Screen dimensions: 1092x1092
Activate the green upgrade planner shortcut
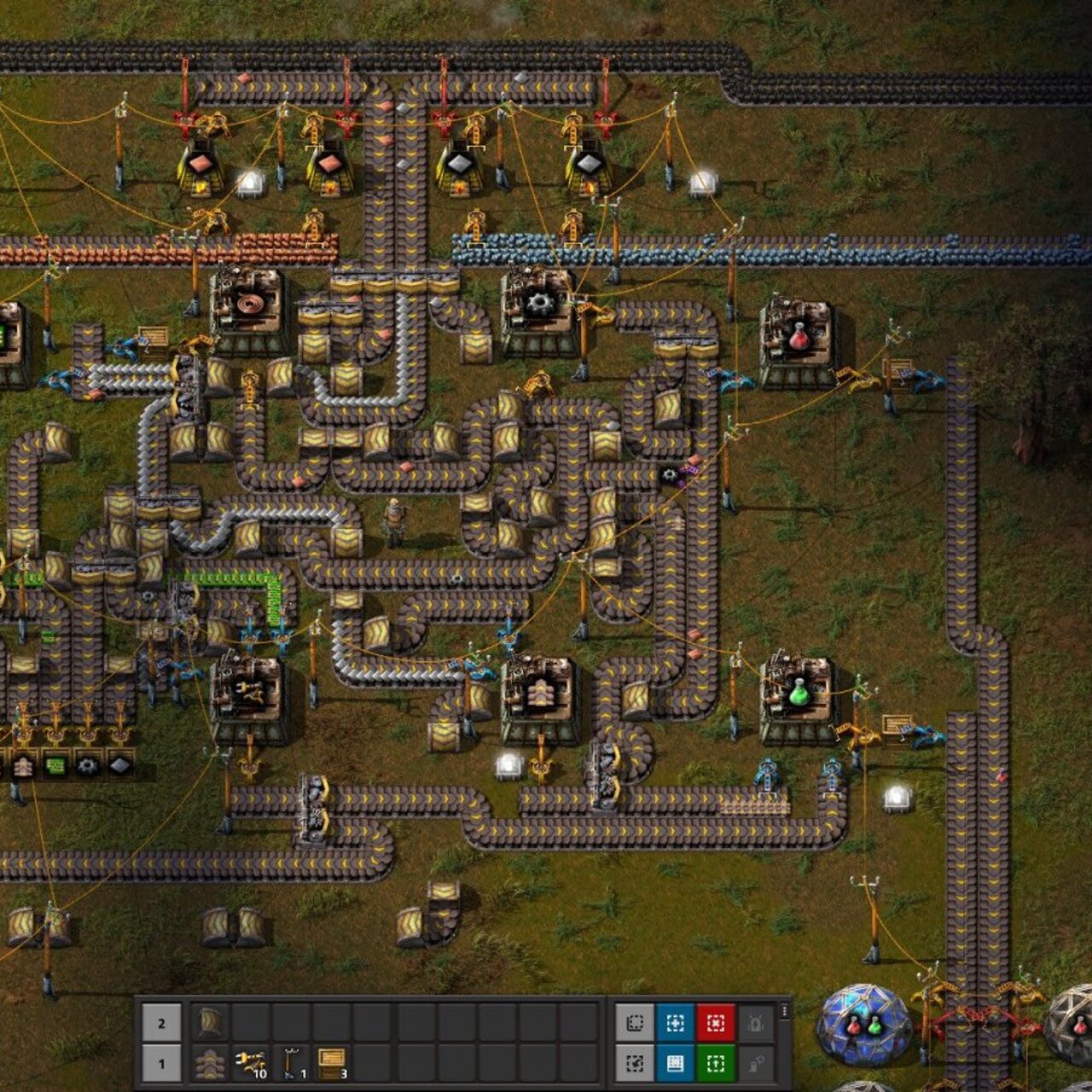716,1064
